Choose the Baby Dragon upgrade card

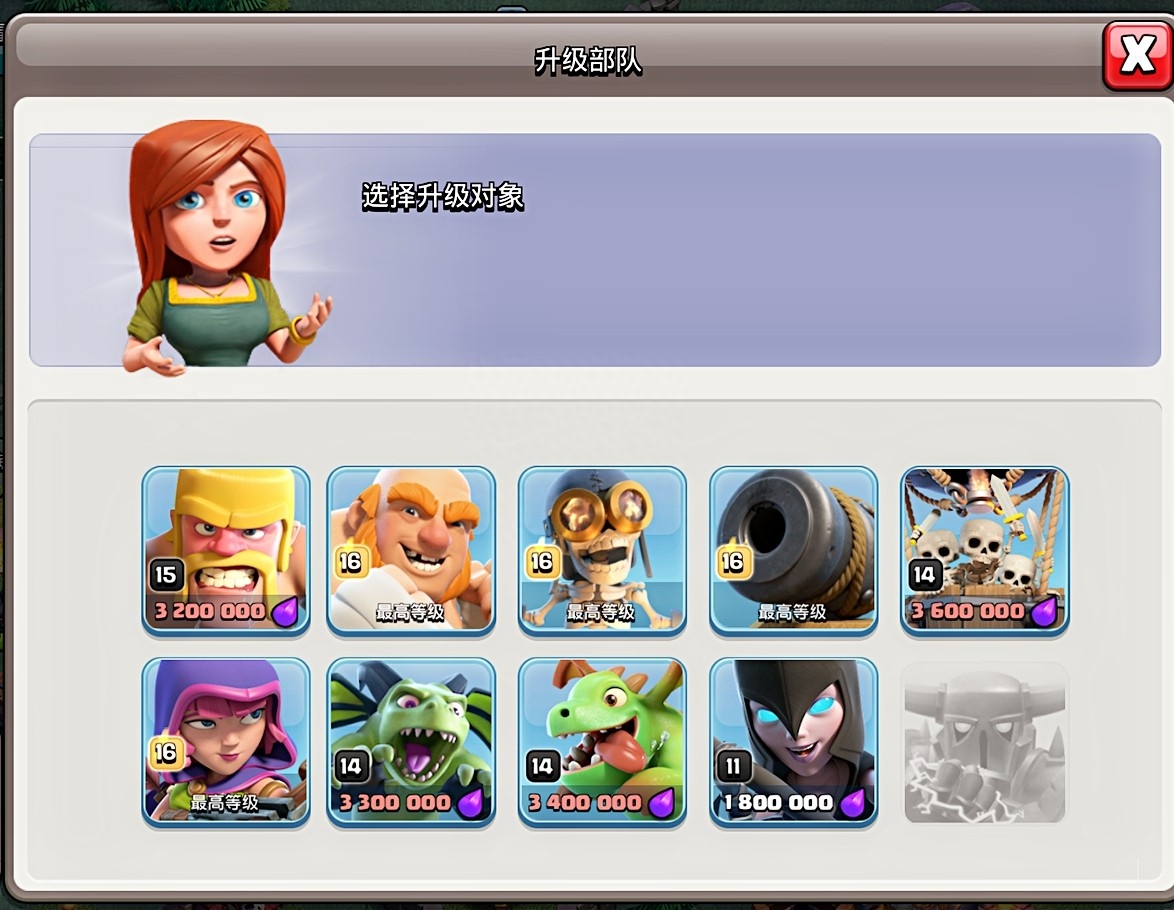(x=602, y=742)
